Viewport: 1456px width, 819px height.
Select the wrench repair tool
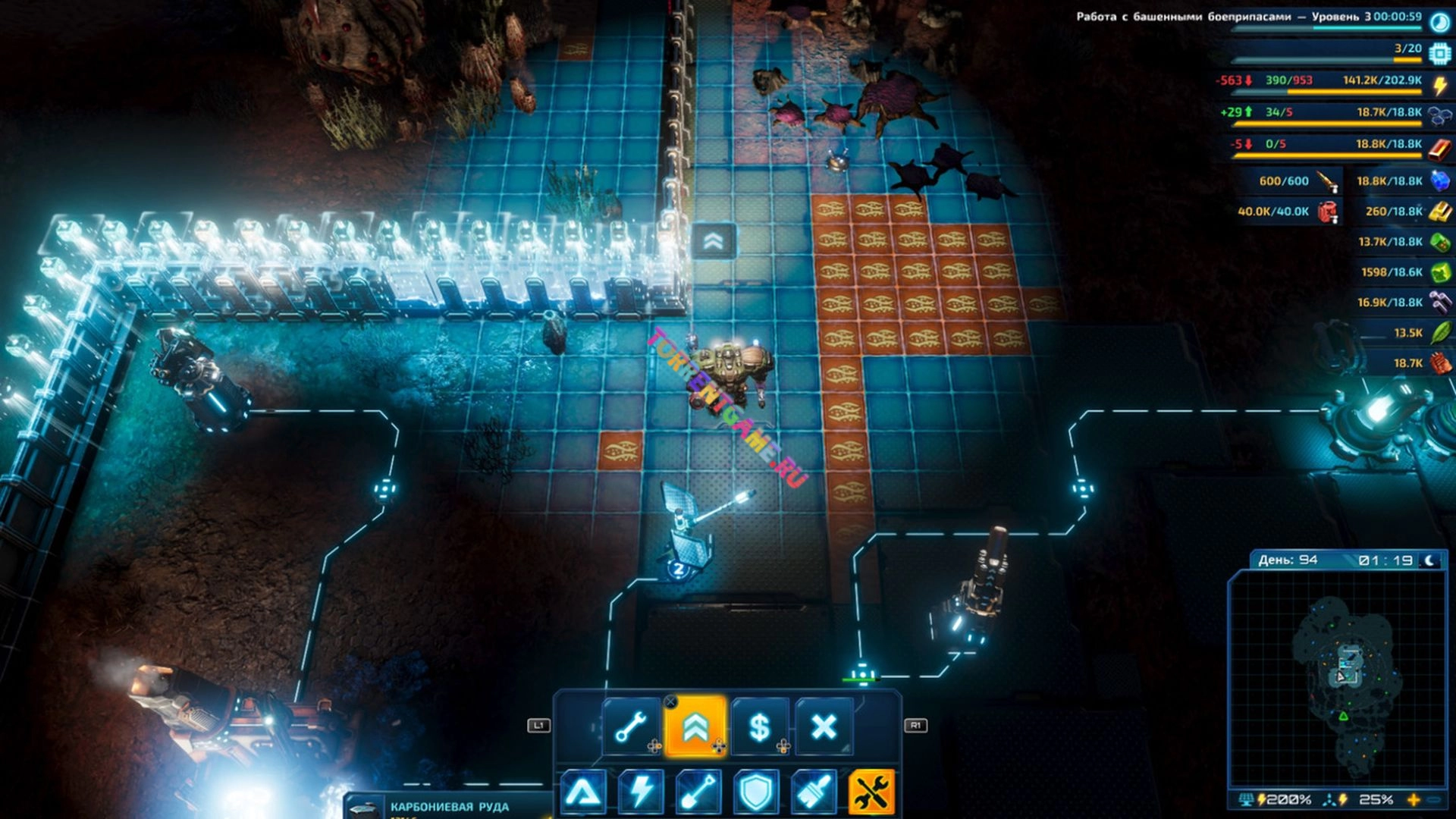(631, 727)
